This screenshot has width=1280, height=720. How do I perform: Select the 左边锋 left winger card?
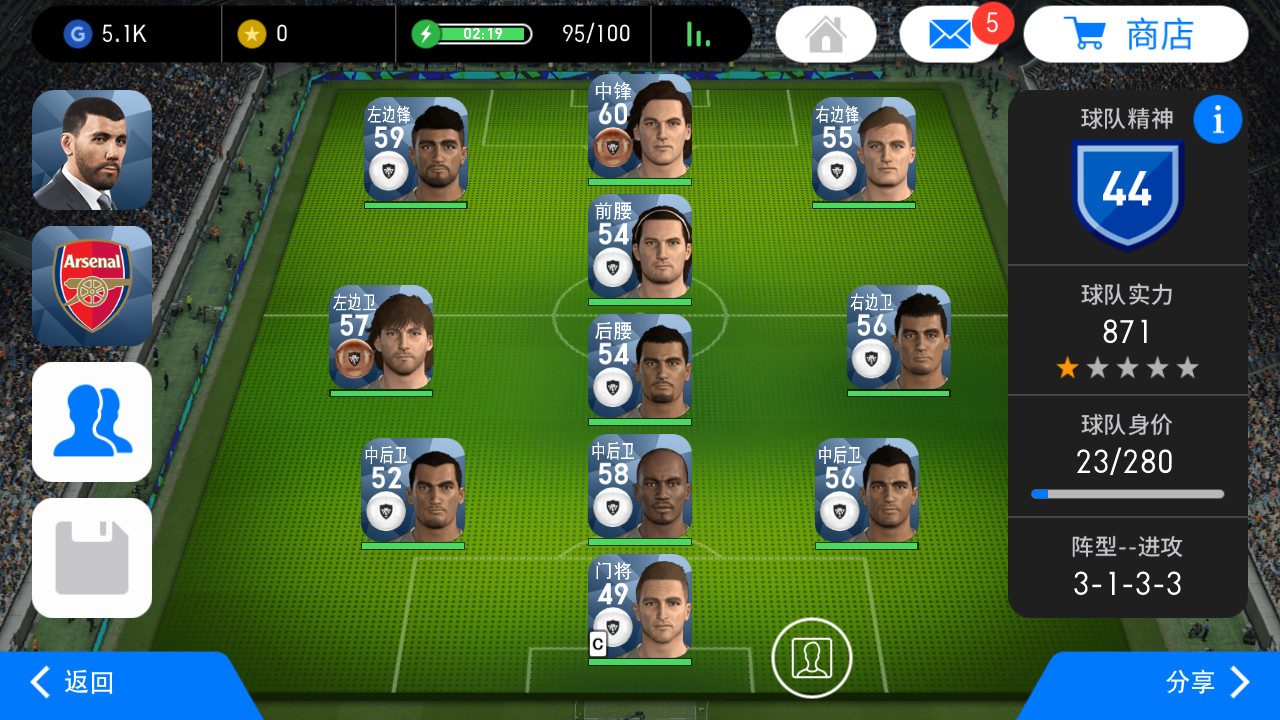tap(416, 150)
